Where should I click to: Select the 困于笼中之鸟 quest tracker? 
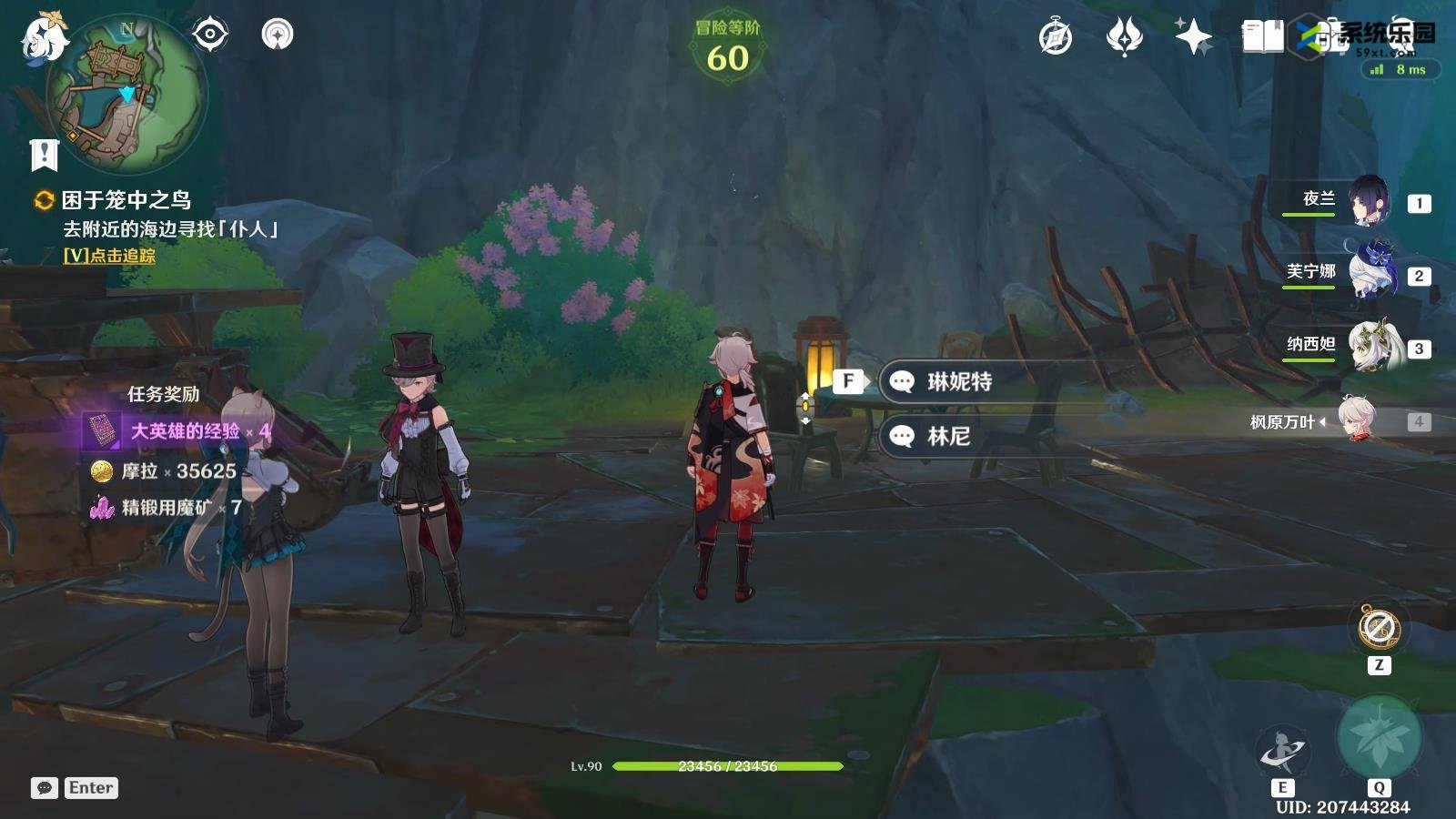[x=126, y=200]
